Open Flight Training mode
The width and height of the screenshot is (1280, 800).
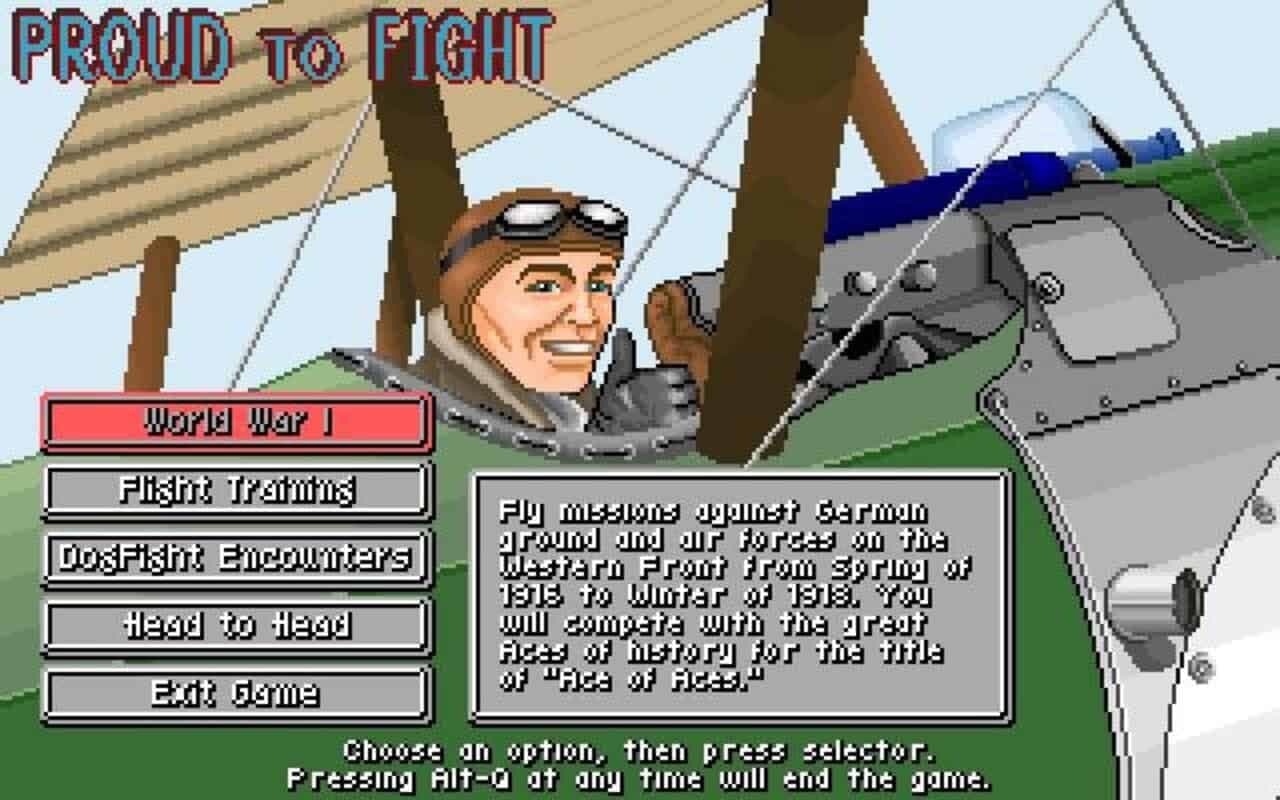click(235, 490)
